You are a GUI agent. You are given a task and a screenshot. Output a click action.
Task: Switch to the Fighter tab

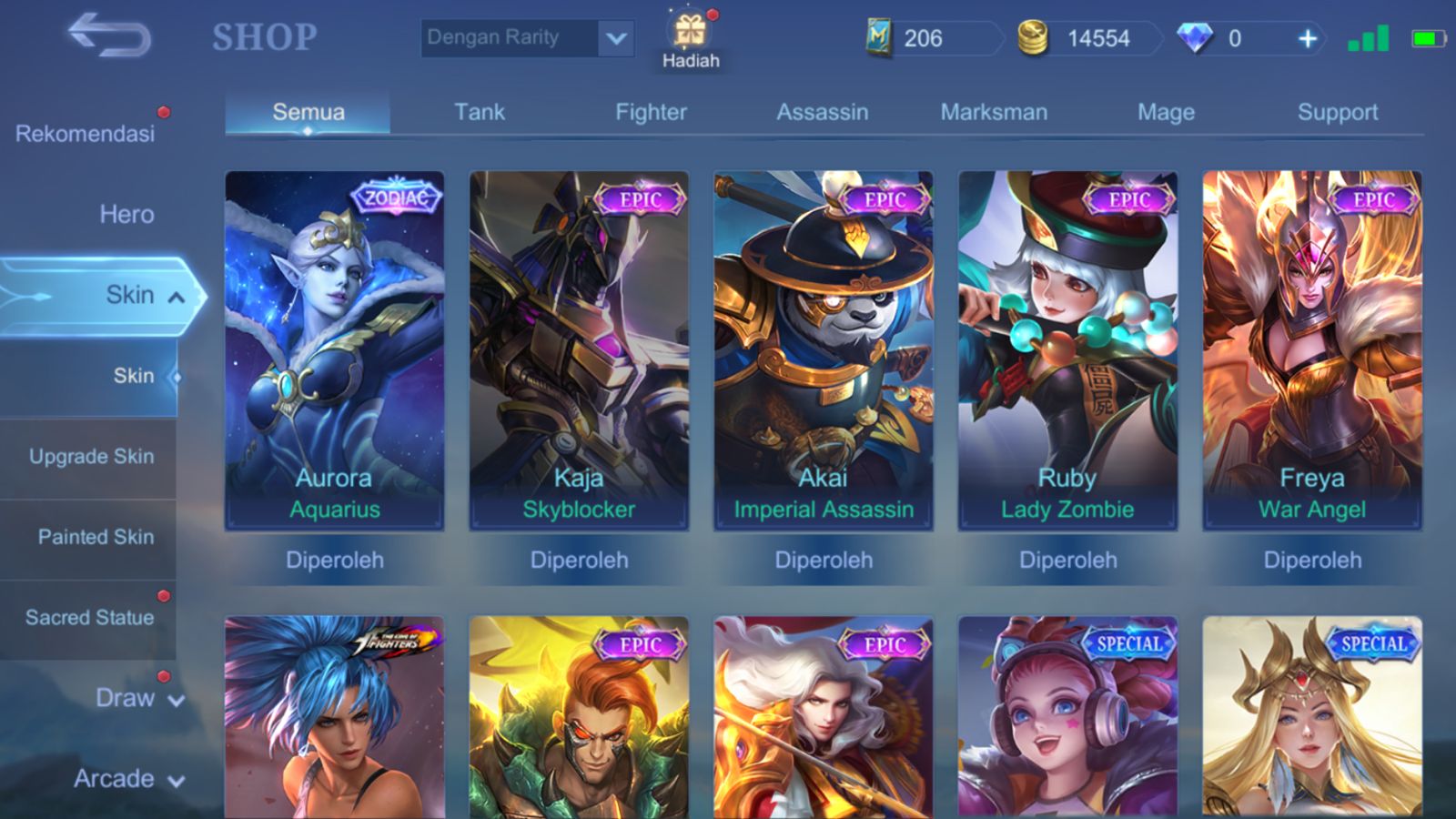[x=651, y=112]
